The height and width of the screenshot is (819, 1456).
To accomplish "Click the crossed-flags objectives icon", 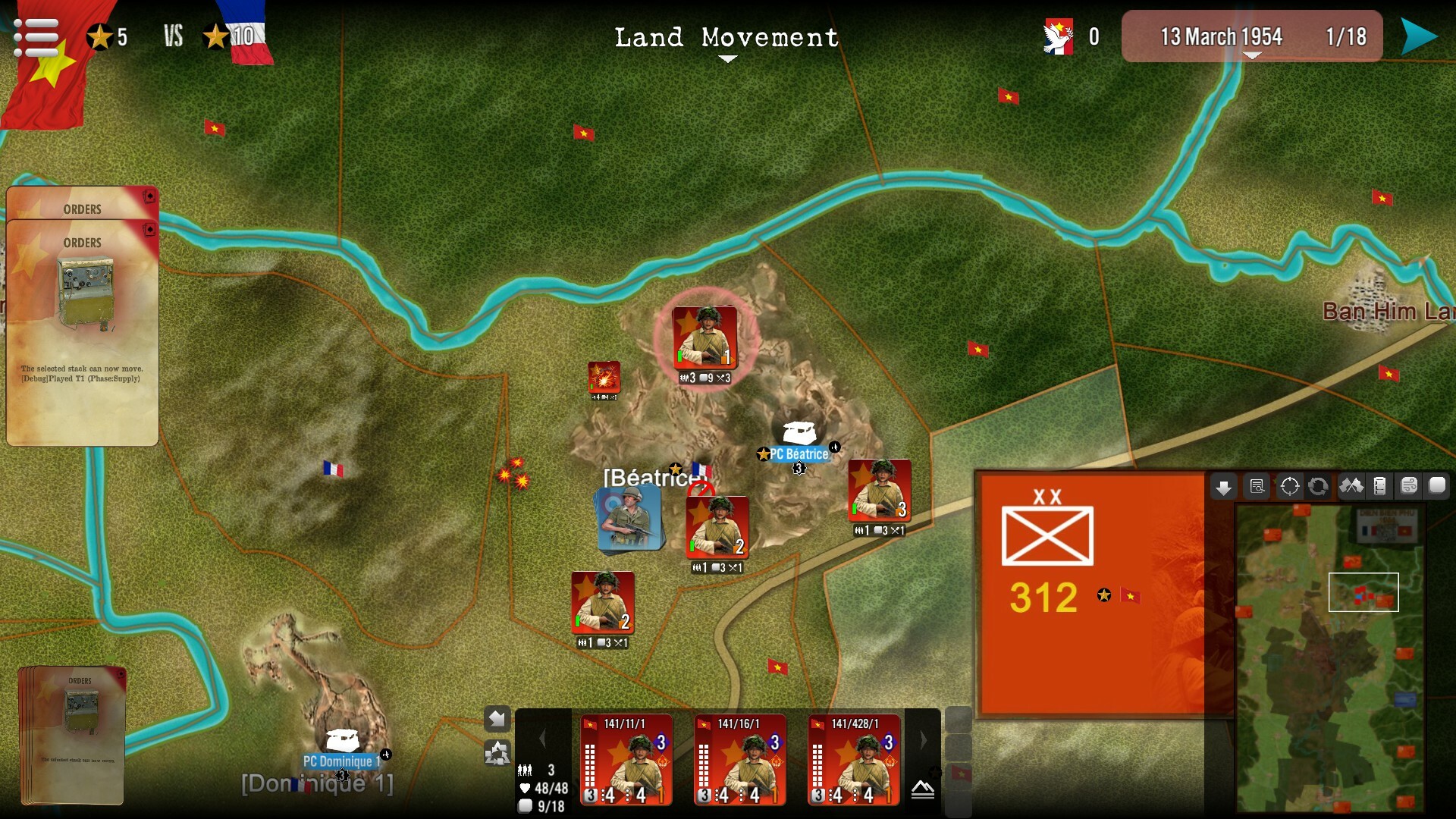I will 1350,486.
